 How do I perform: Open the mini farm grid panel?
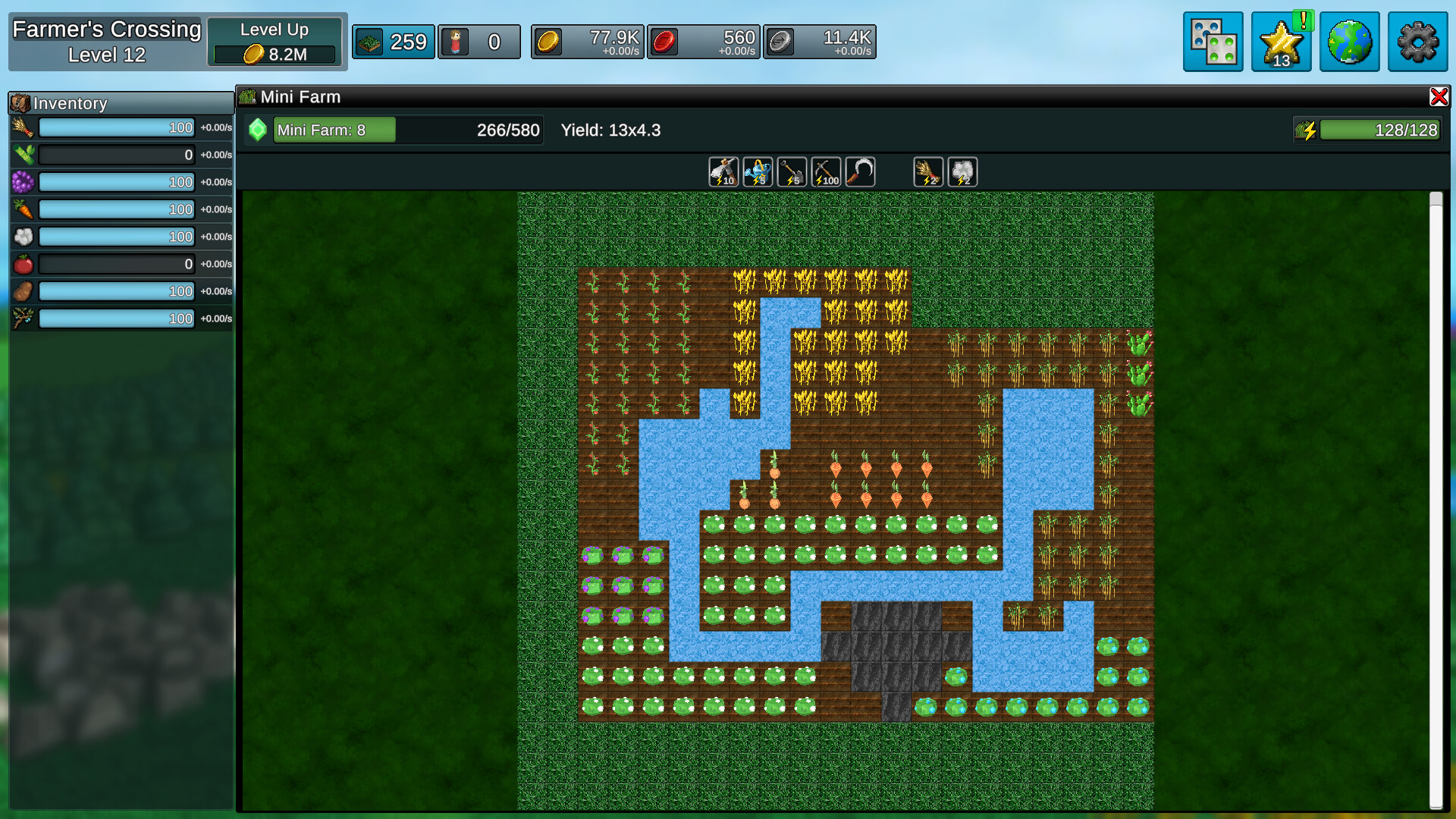coord(1213,42)
